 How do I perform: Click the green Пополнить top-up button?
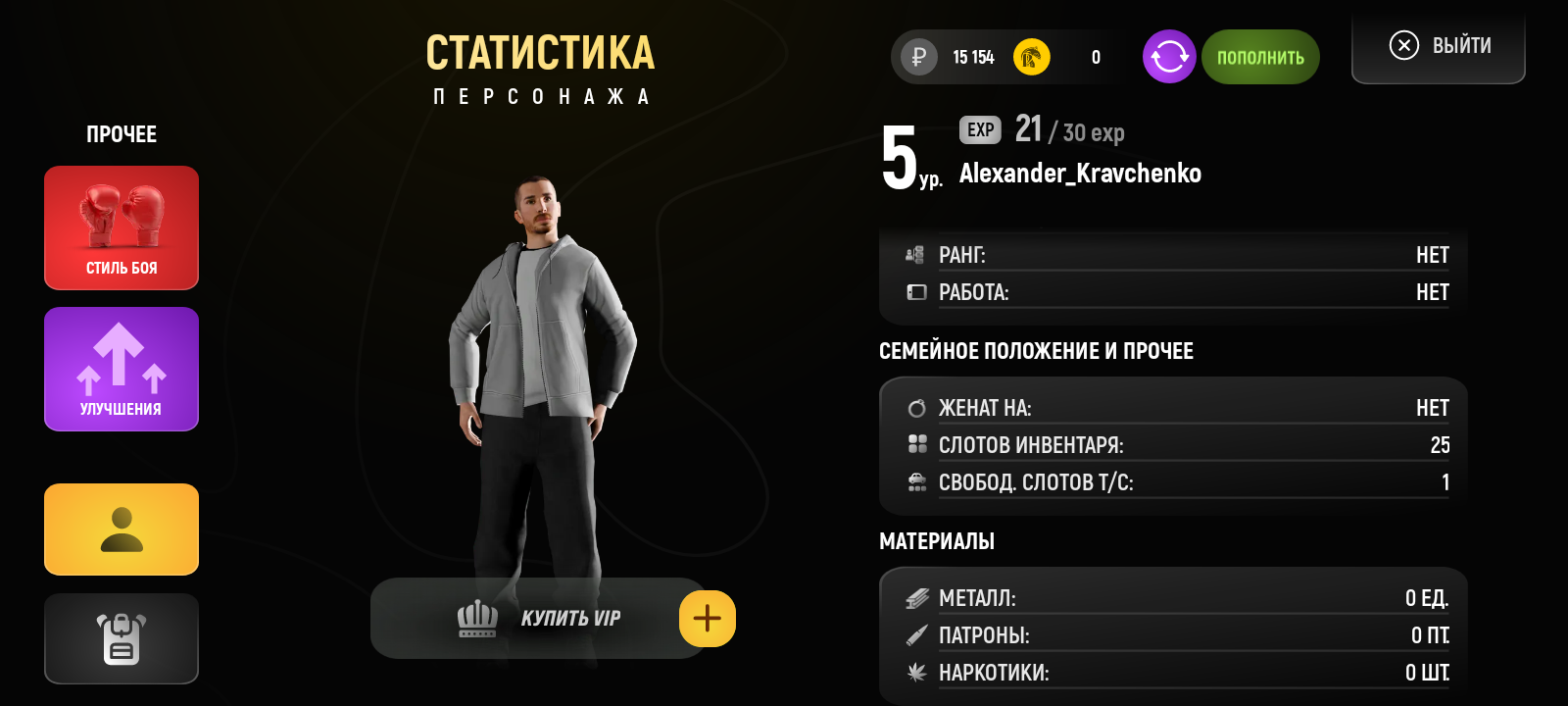click(1260, 57)
